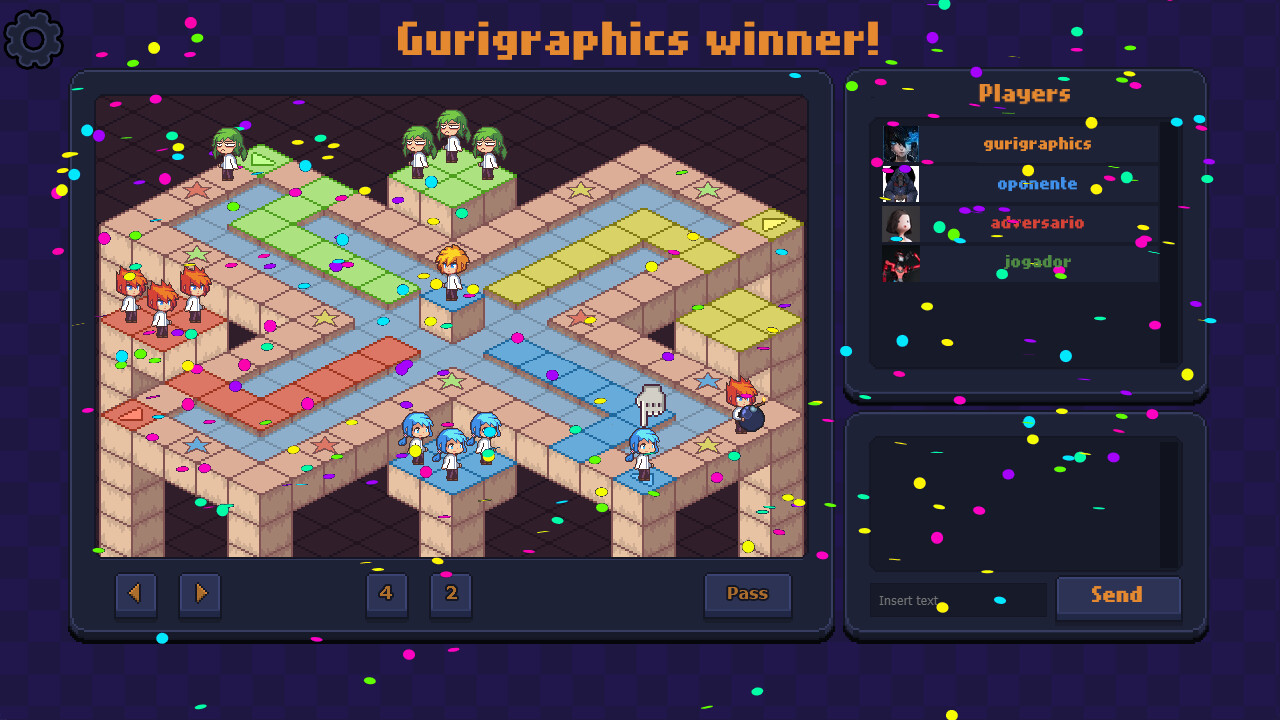The image size is (1280, 720).
Task: Click the jogador avatar picture
Action: pos(899,262)
